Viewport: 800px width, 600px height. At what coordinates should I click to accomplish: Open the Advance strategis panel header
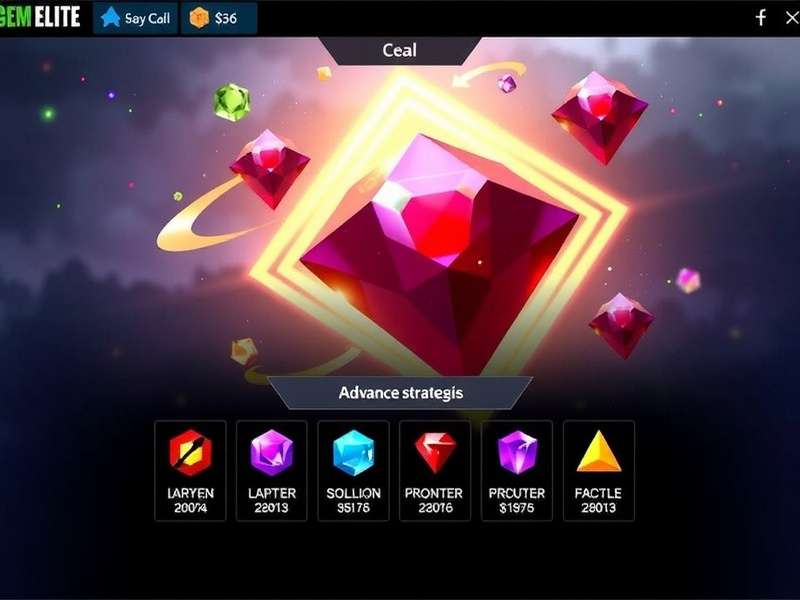click(400, 392)
